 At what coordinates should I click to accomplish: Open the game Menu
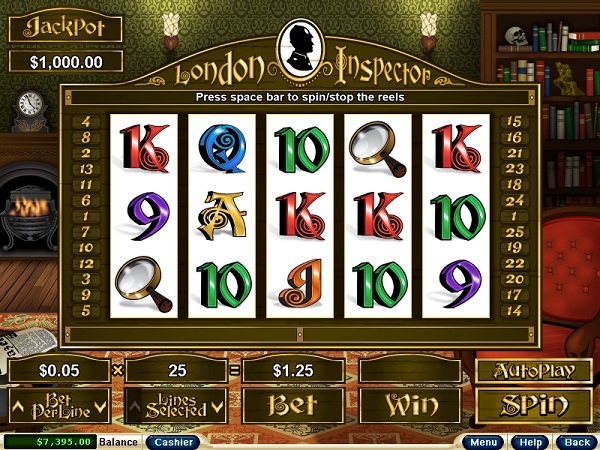485,441
